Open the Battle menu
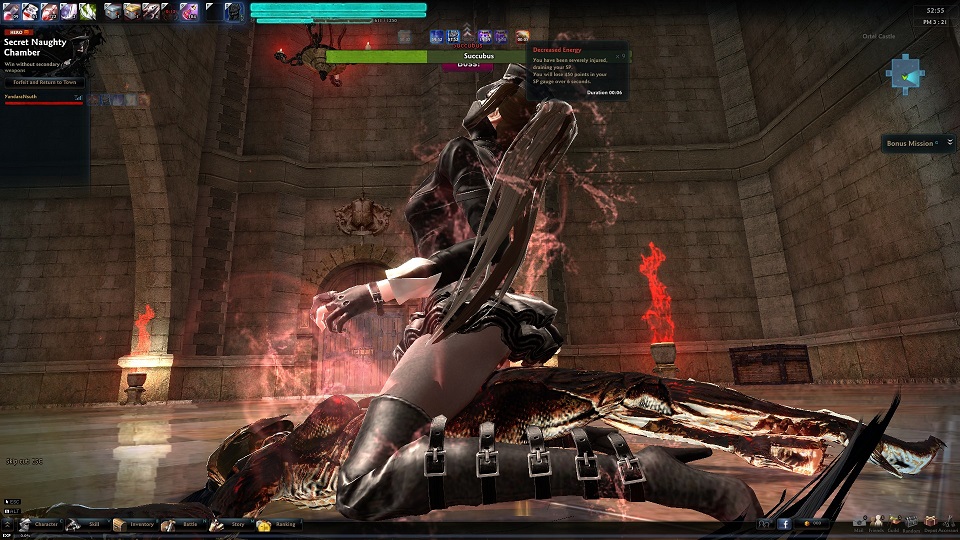 (183, 524)
